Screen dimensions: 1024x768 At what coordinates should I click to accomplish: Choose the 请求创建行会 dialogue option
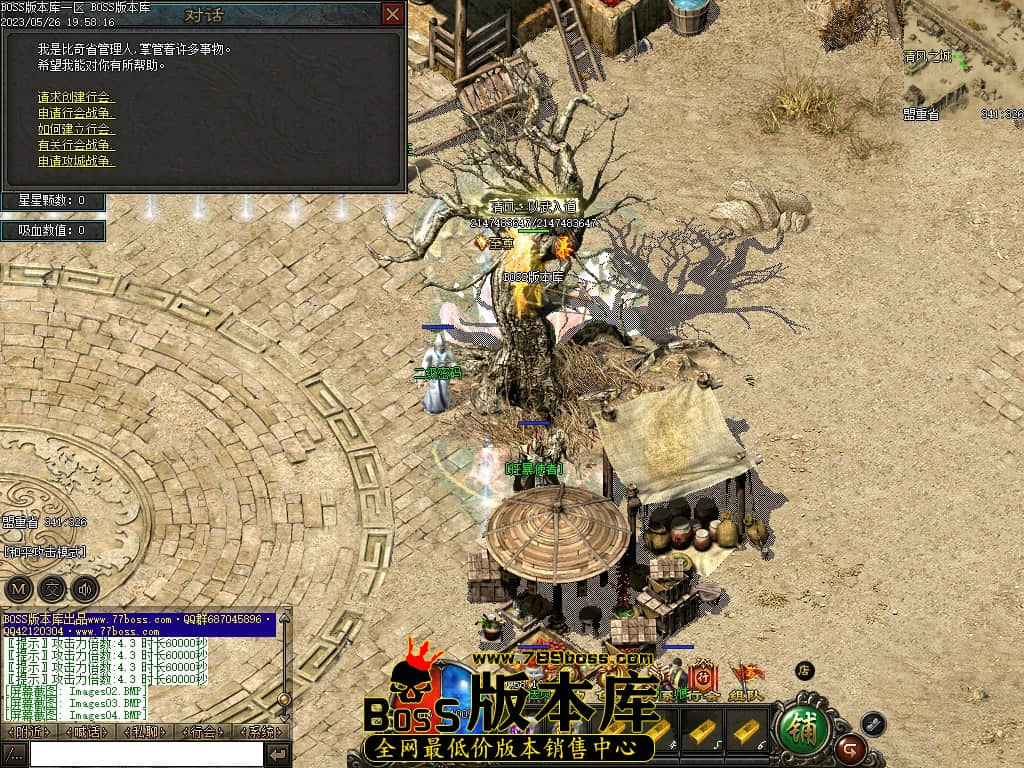76,97
